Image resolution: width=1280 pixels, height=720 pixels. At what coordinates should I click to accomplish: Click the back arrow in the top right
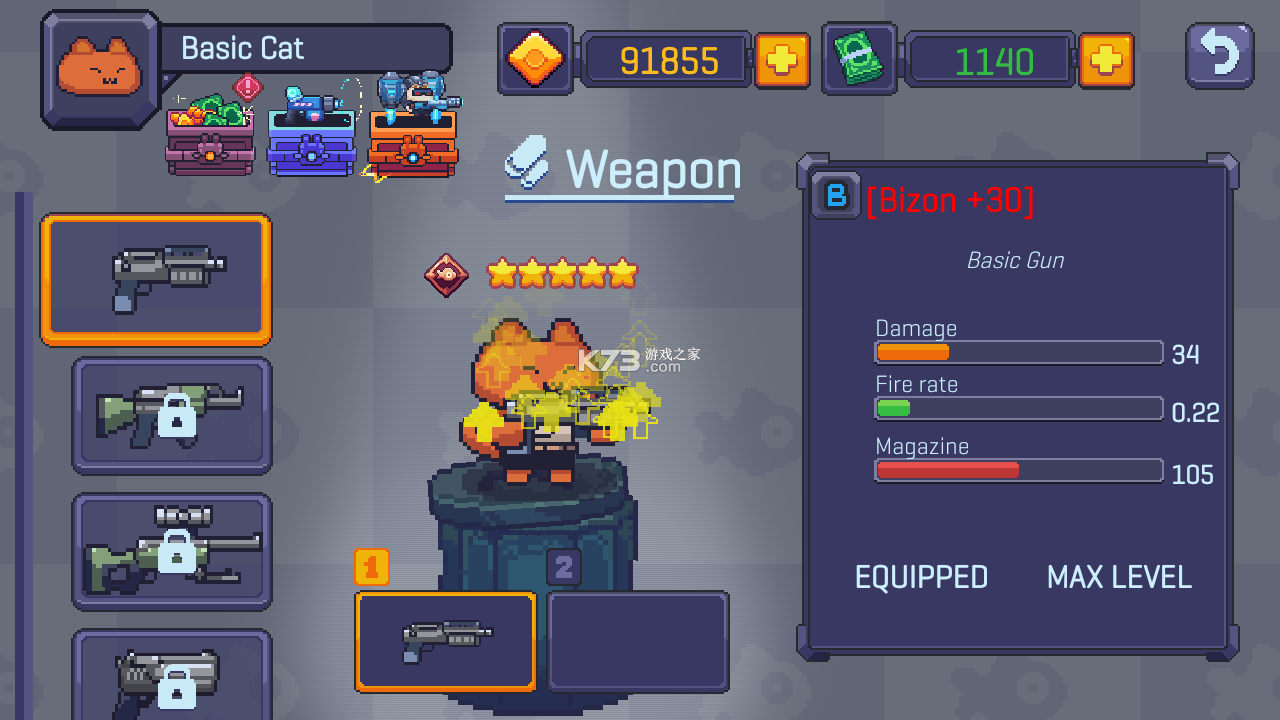coord(1218,57)
